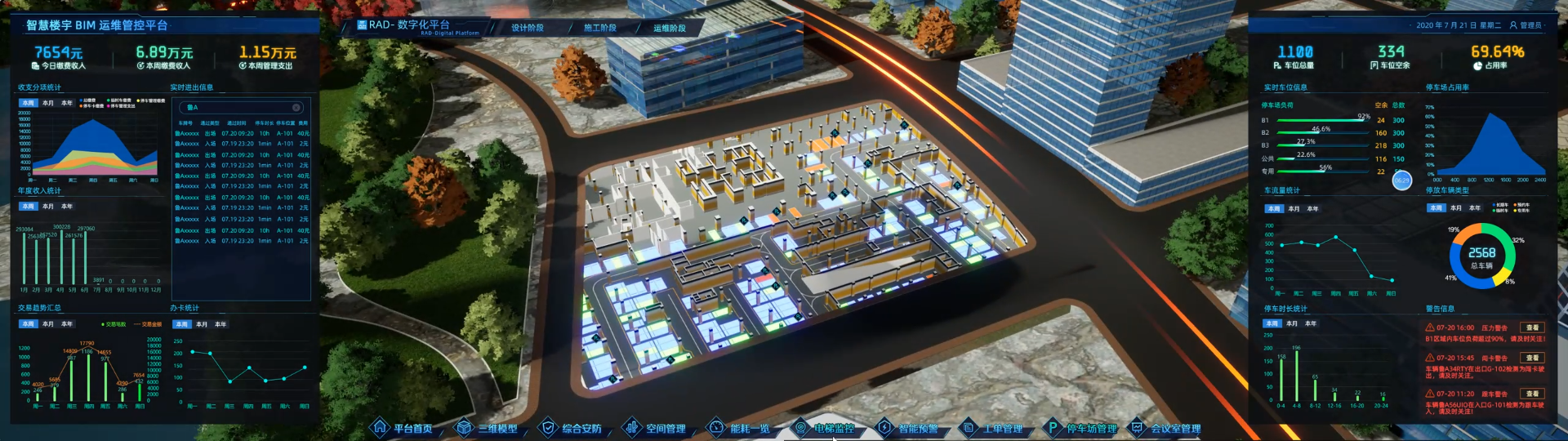The image size is (1568, 441).
Task: Click the 鲁A license plate search field
Action: (237, 107)
